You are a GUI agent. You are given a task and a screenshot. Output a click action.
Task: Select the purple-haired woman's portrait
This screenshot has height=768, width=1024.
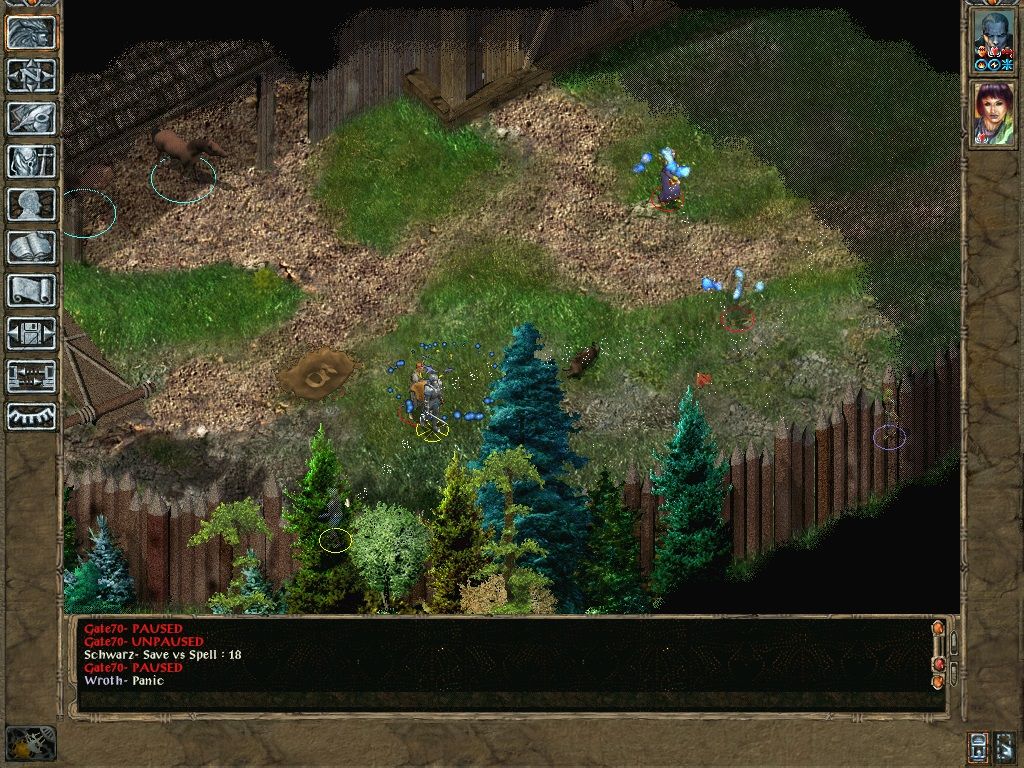(992, 113)
